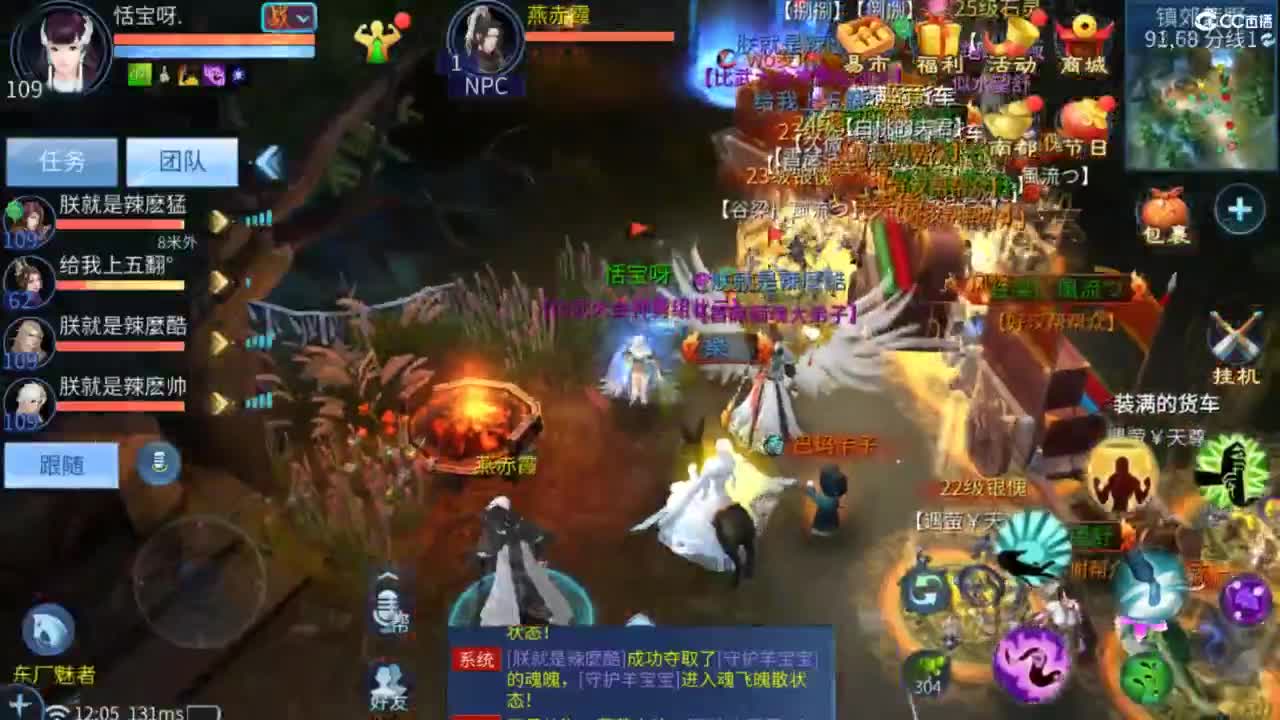The image size is (1280, 720).
Task: Switch to the 团队 tab
Action: 180,162
